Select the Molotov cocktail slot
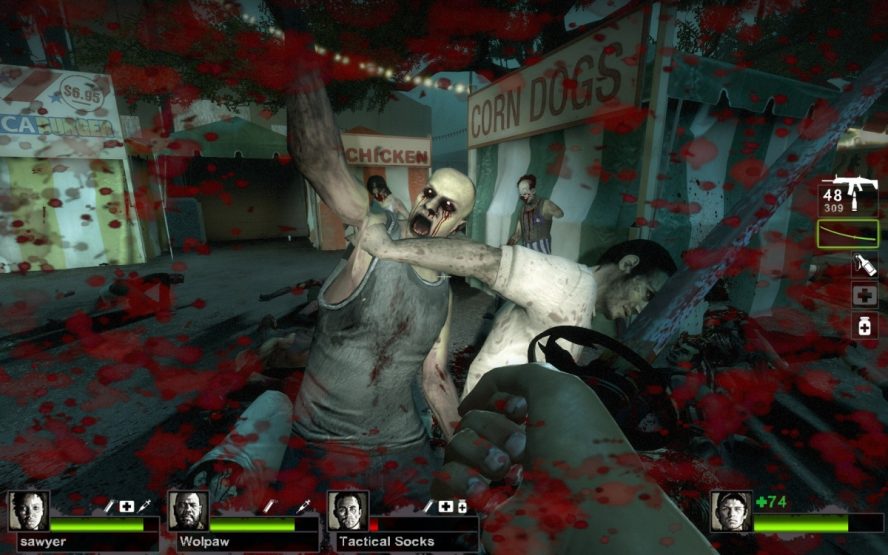Viewport: 888px width, 555px height. point(864,264)
